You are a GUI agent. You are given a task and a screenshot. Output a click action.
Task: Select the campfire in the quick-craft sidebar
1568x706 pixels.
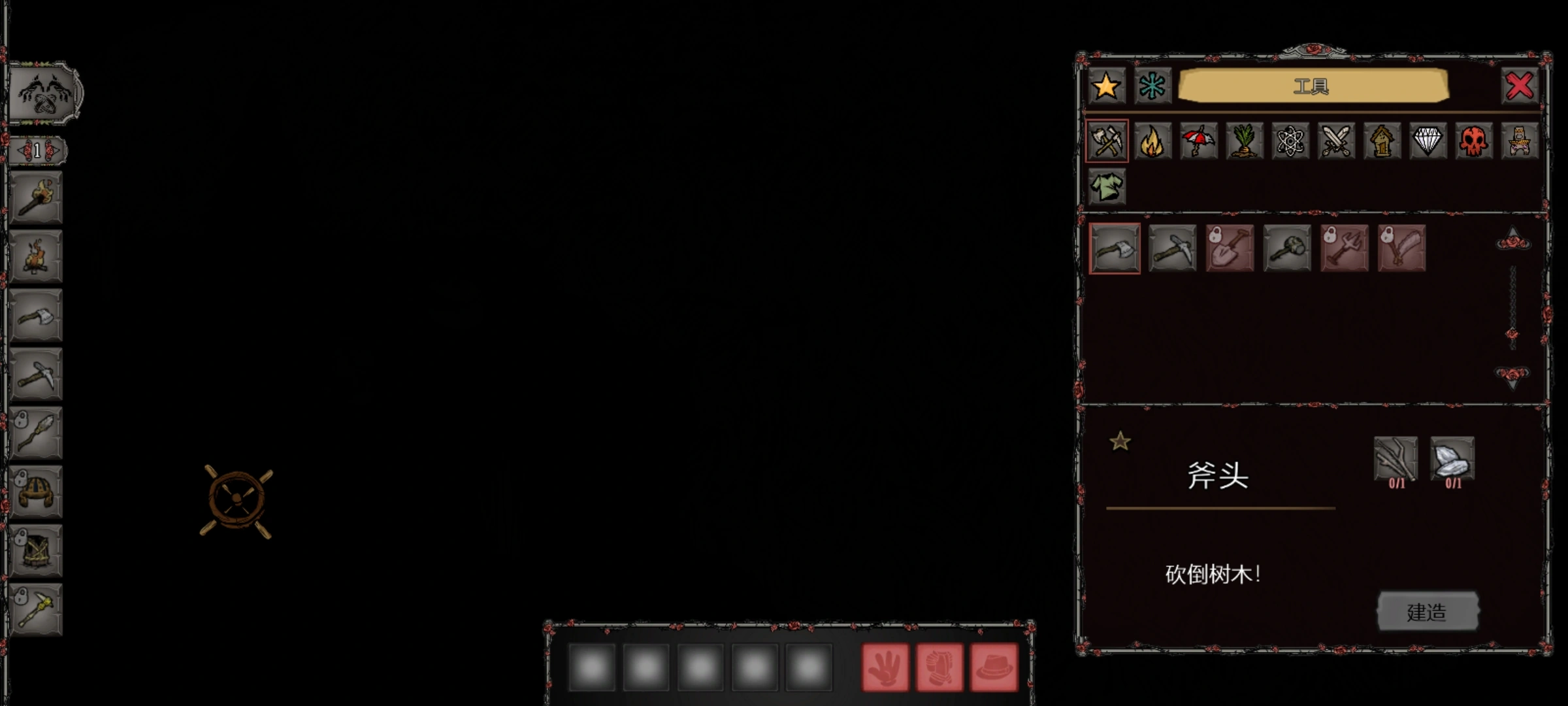pyautogui.click(x=36, y=256)
